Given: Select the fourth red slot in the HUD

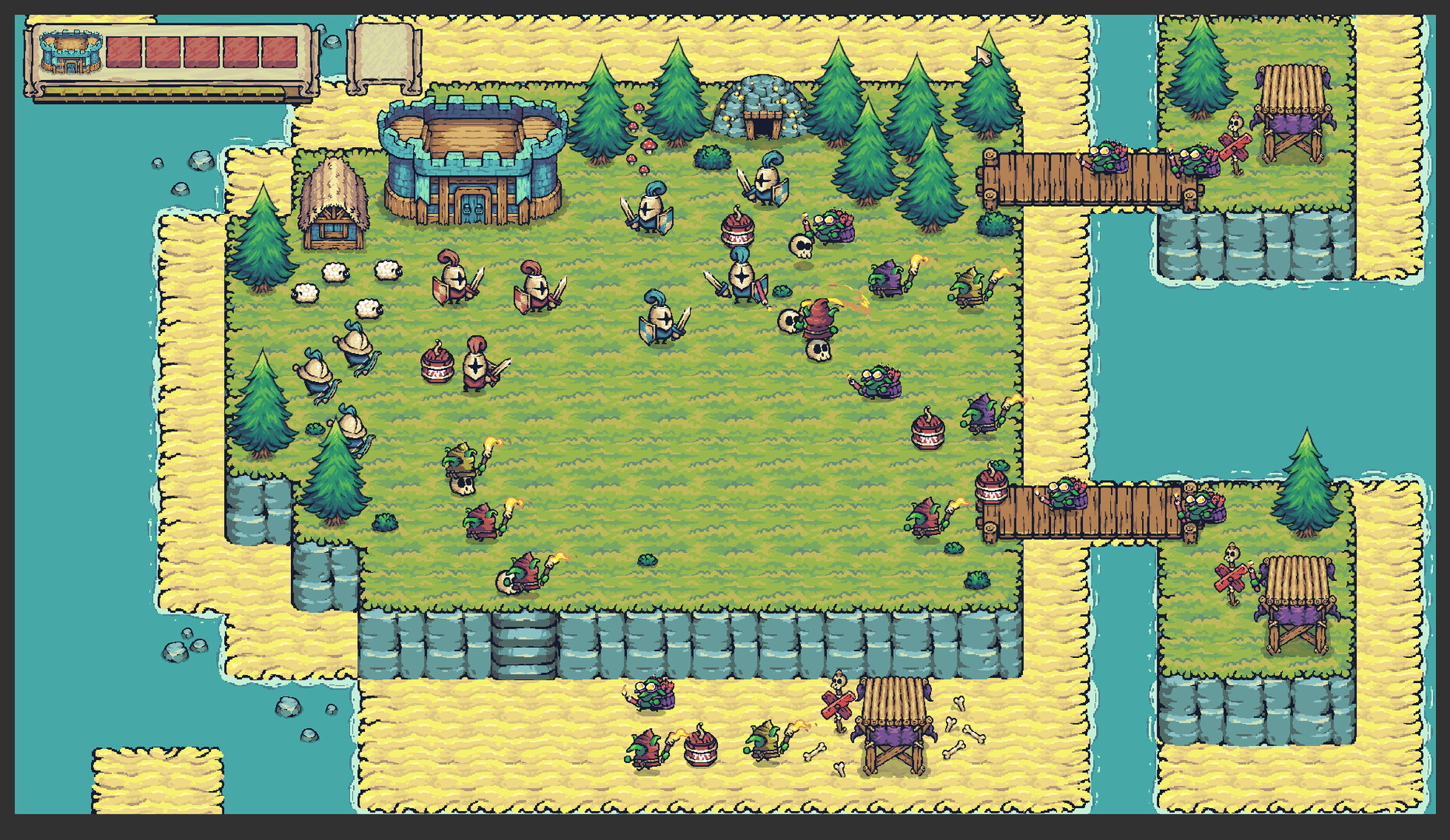Looking at the screenshot, I should [x=240, y=51].
